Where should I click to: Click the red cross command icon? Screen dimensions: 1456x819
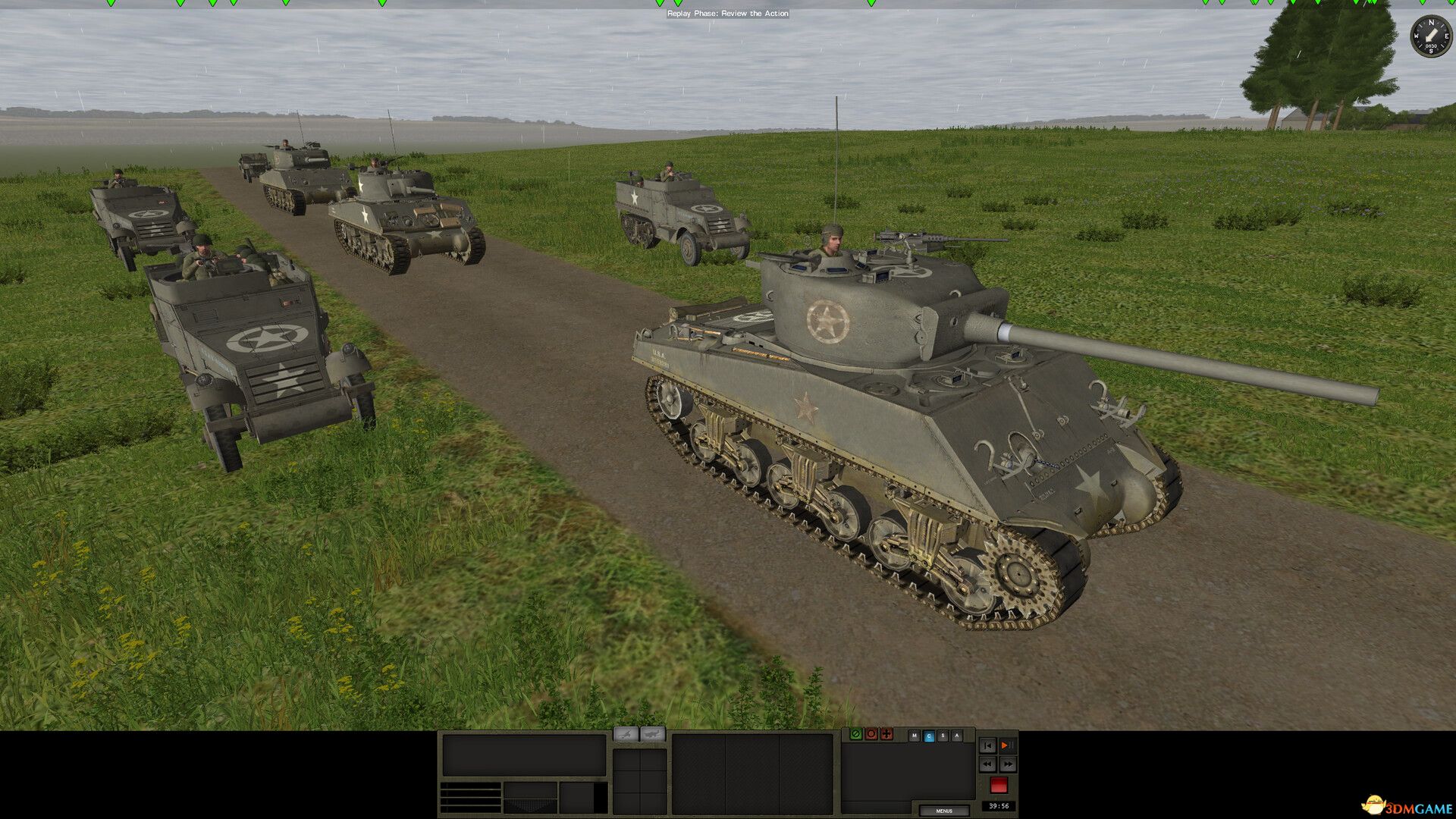point(886,733)
